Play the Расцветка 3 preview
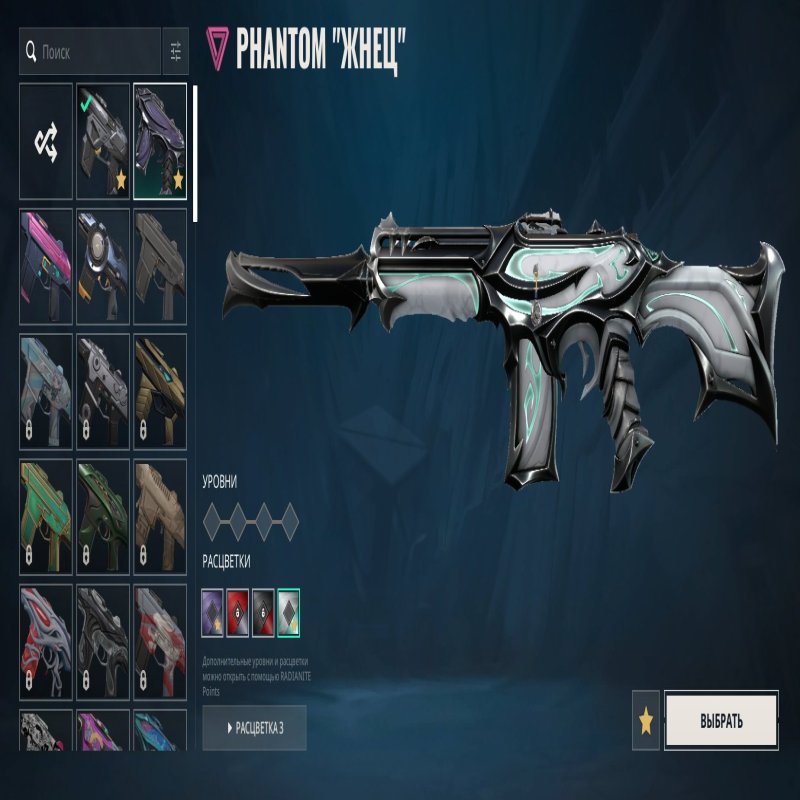The width and height of the screenshot is (800, 800). point(254,728)
